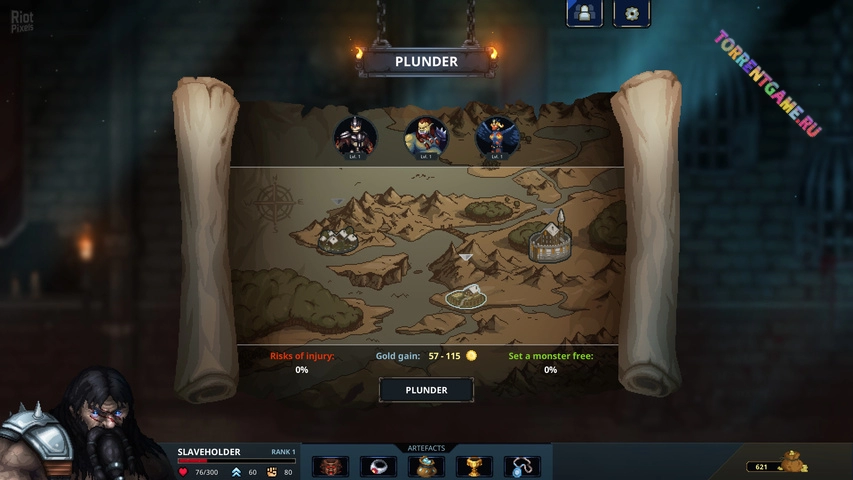
Task: Select the ruby ring artefact
Action: coord(379,466)
